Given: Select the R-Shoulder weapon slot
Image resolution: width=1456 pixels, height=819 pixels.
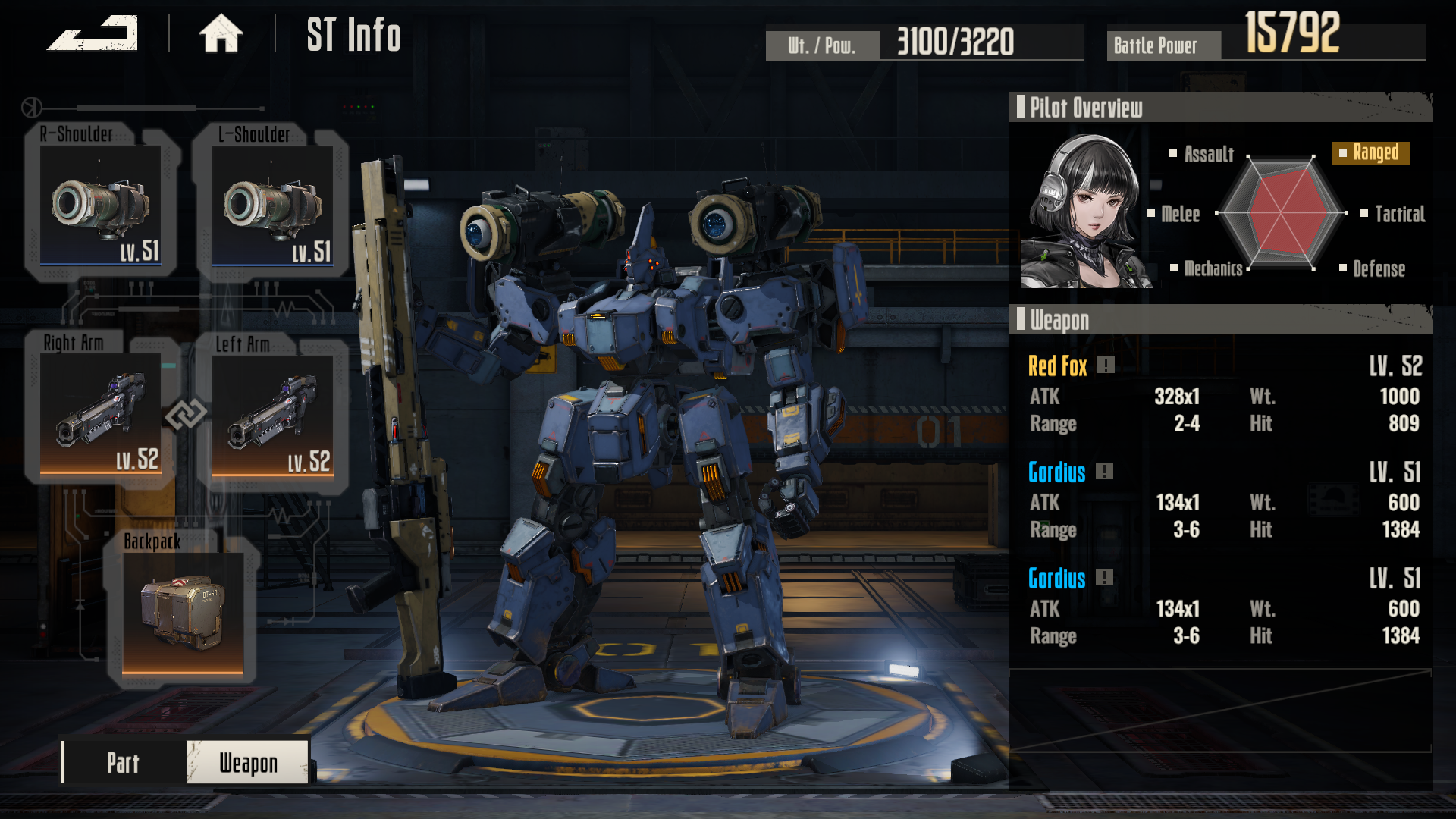Looking at the screenshot, I should click(x=100, y=203).
